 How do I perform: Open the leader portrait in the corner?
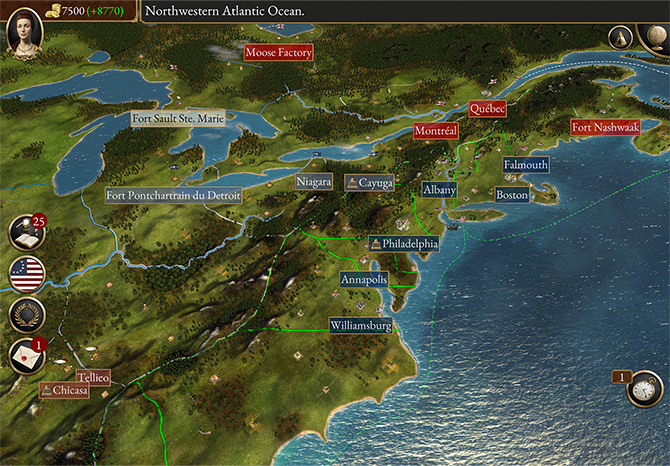(24, 32)
